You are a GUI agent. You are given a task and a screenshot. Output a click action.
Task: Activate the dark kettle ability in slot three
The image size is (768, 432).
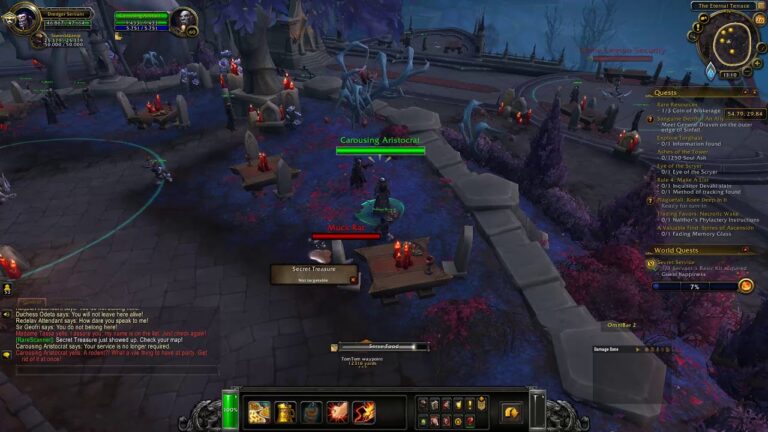click(x=311, y=412)
